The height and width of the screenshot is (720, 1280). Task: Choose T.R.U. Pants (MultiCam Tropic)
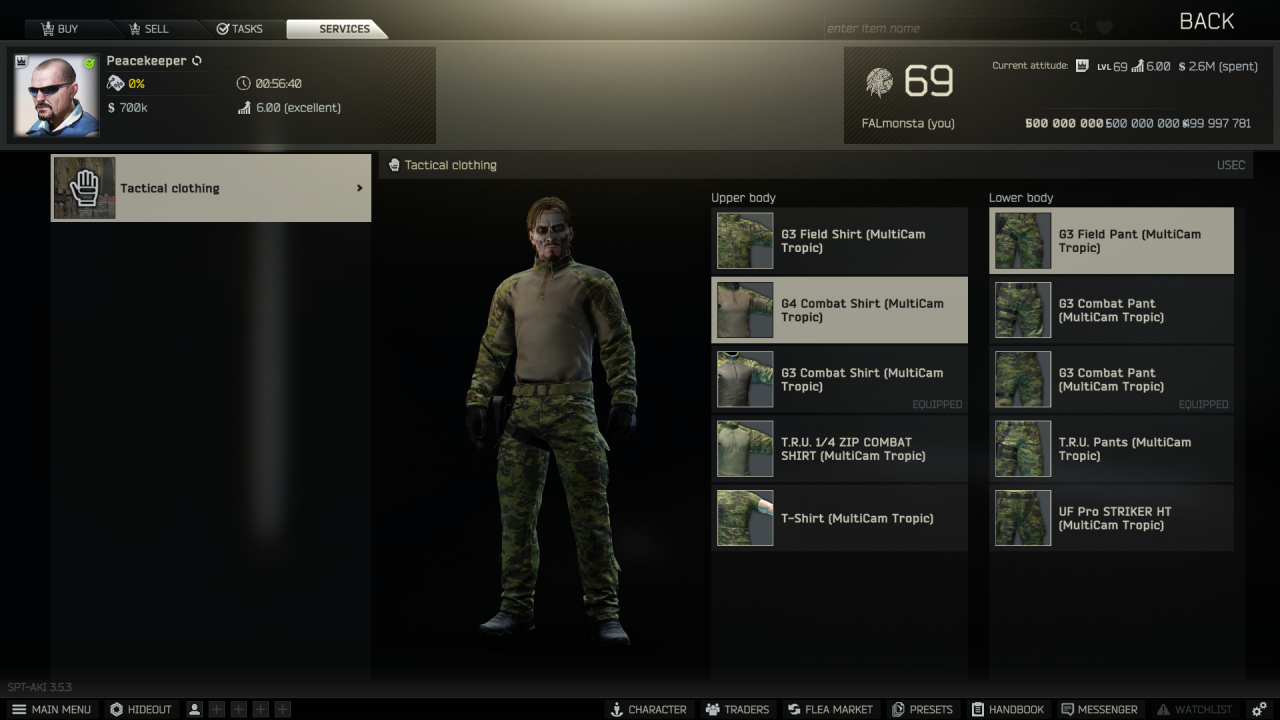coord(1111,449)
